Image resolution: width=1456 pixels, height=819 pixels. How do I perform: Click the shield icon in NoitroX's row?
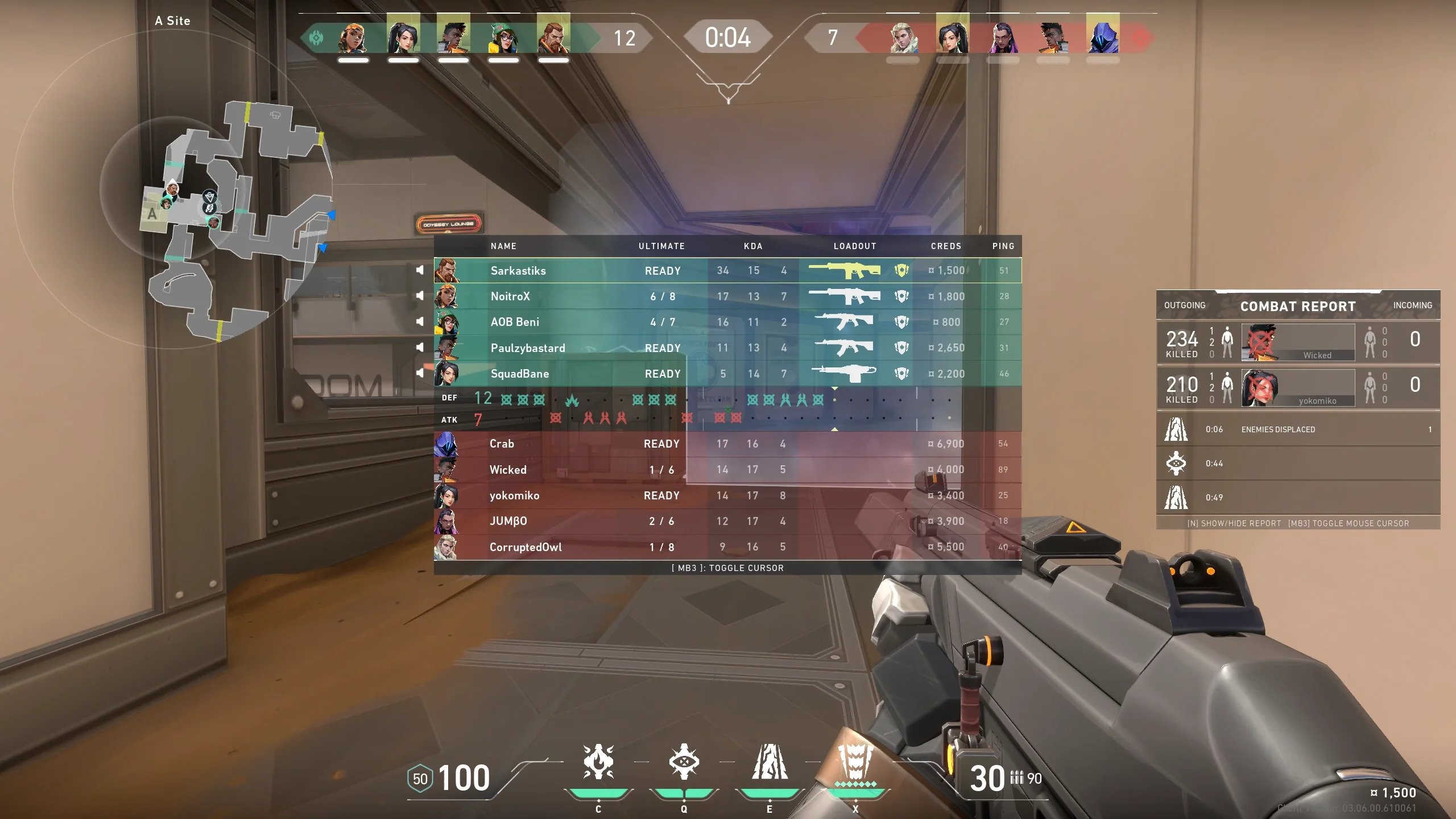pyautogui.click(x=903, y=296)
